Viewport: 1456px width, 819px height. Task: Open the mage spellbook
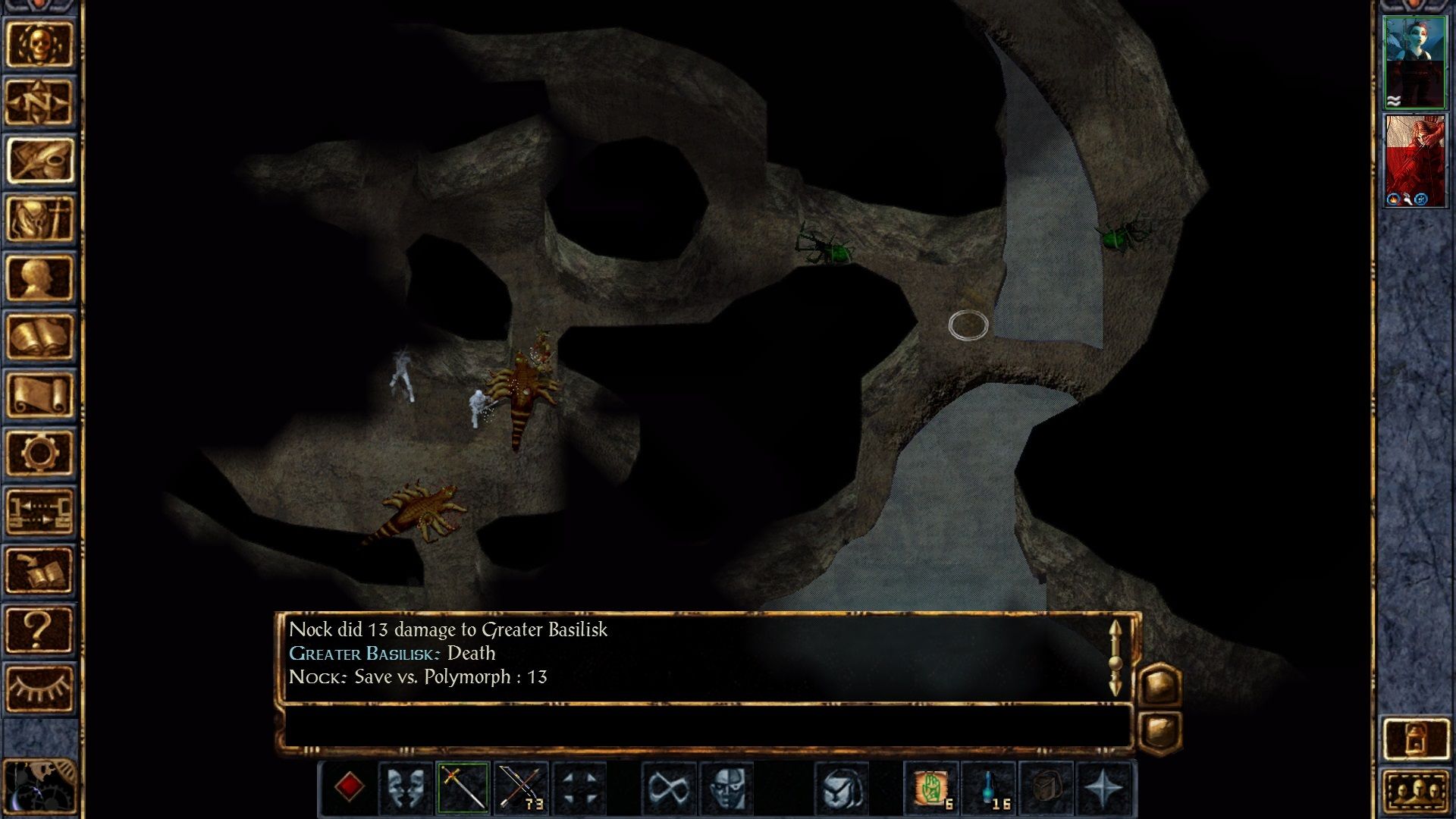click(x=39, y=336)
